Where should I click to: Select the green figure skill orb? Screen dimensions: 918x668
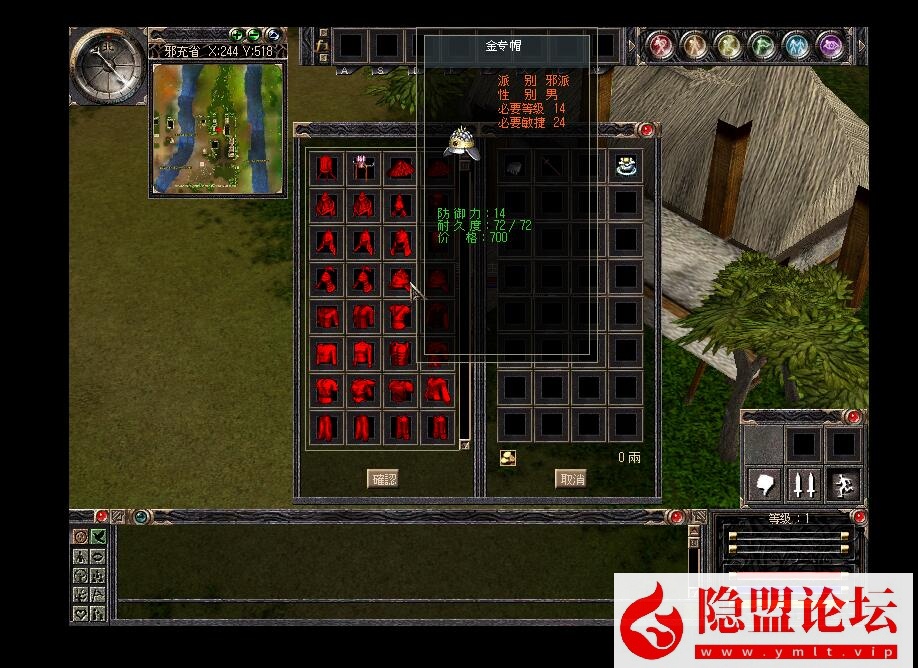[x=762, y=45]
